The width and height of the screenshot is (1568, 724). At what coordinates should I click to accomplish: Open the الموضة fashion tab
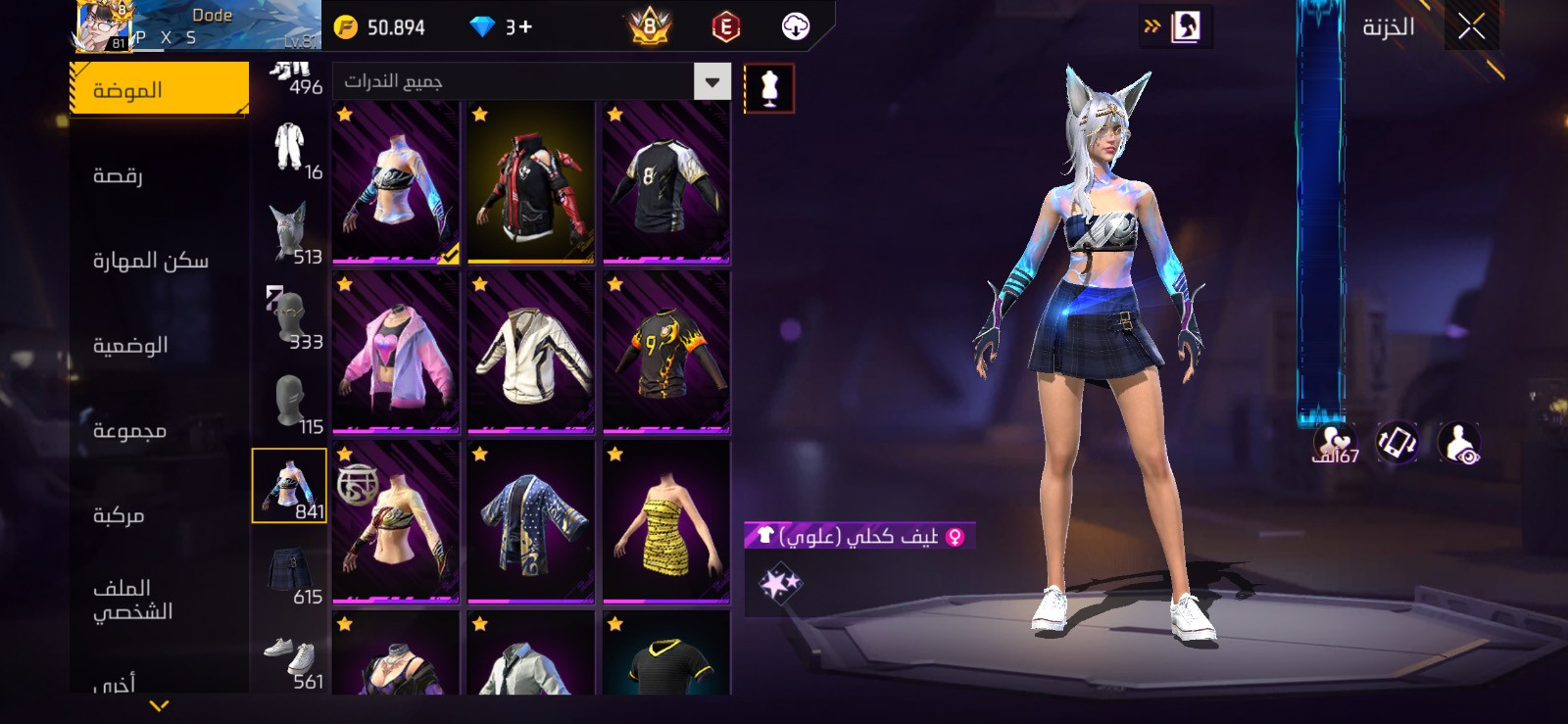[159, 89]
